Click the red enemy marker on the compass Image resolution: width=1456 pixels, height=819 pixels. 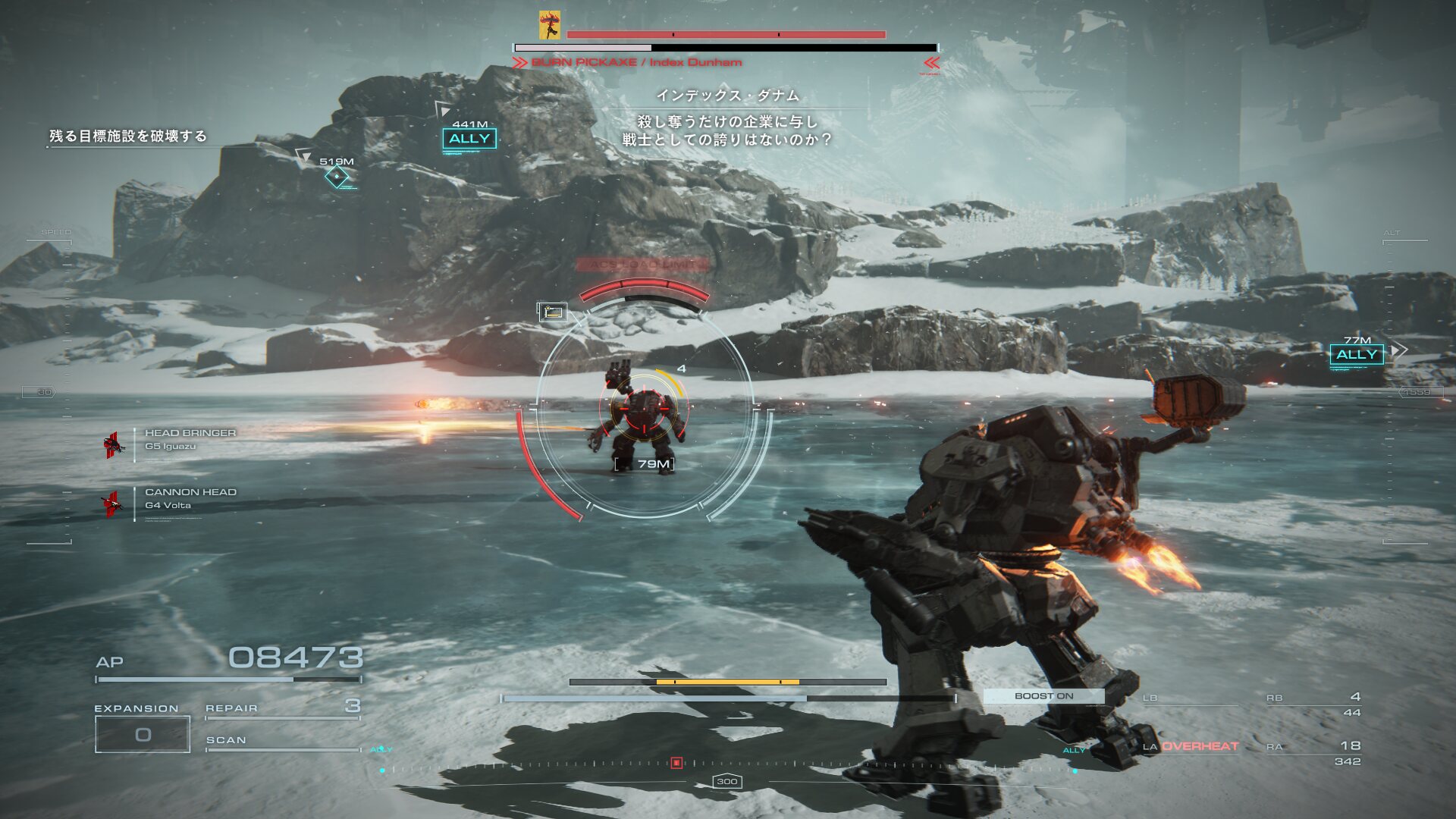click(676, 763)
